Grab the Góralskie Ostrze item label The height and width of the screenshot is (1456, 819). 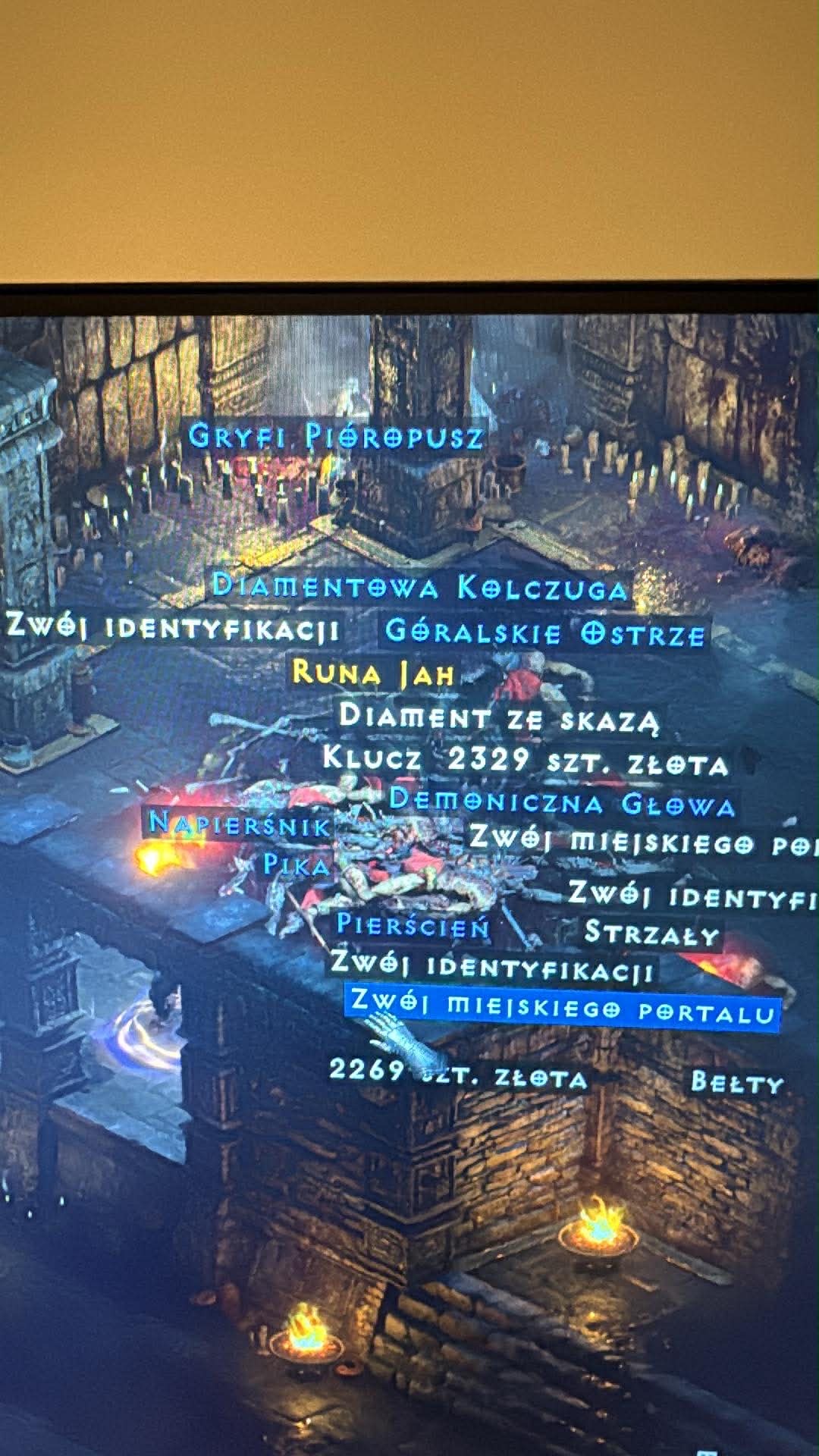544,632
